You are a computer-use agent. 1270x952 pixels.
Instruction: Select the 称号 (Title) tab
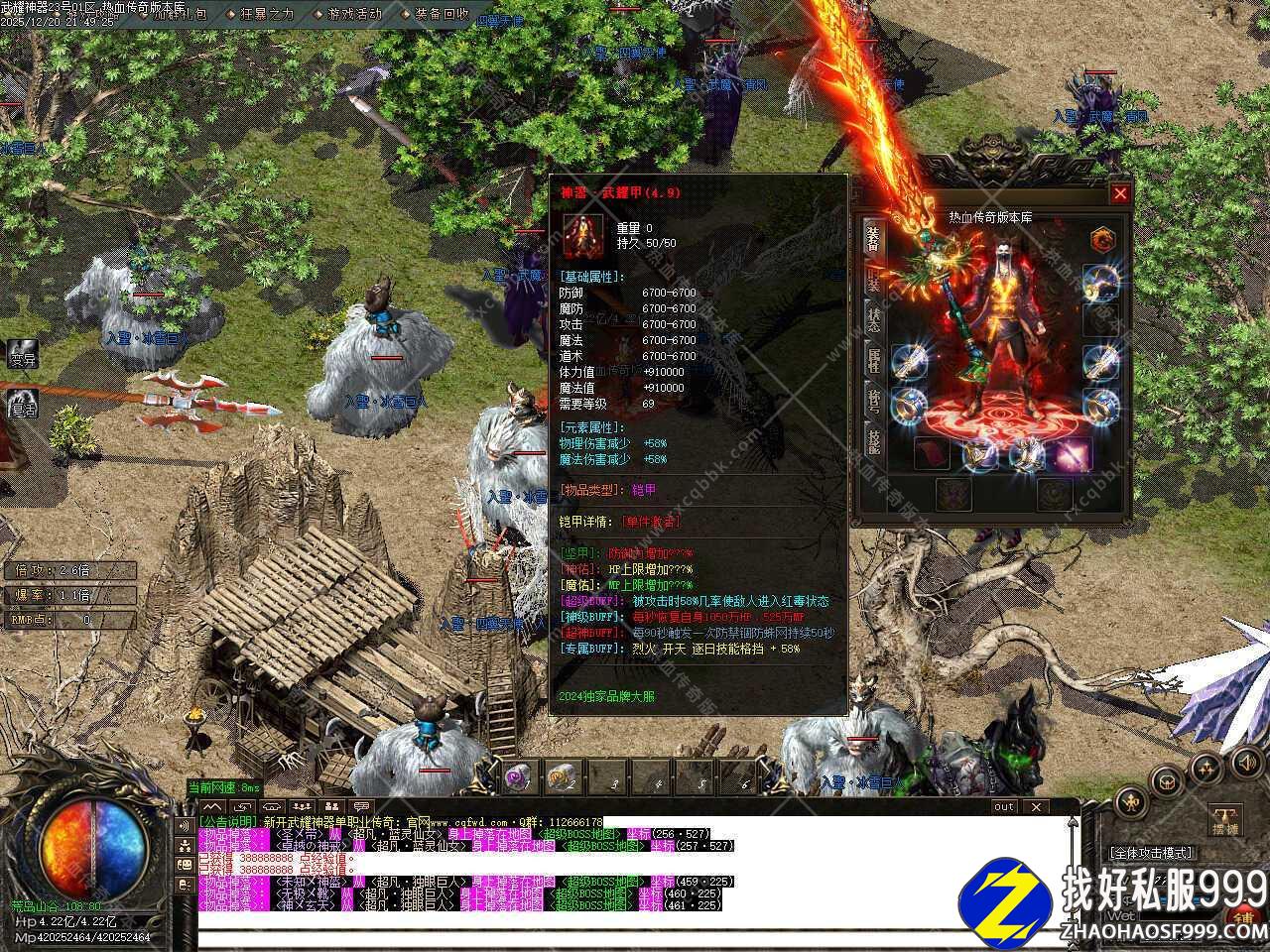click(873, 399)
